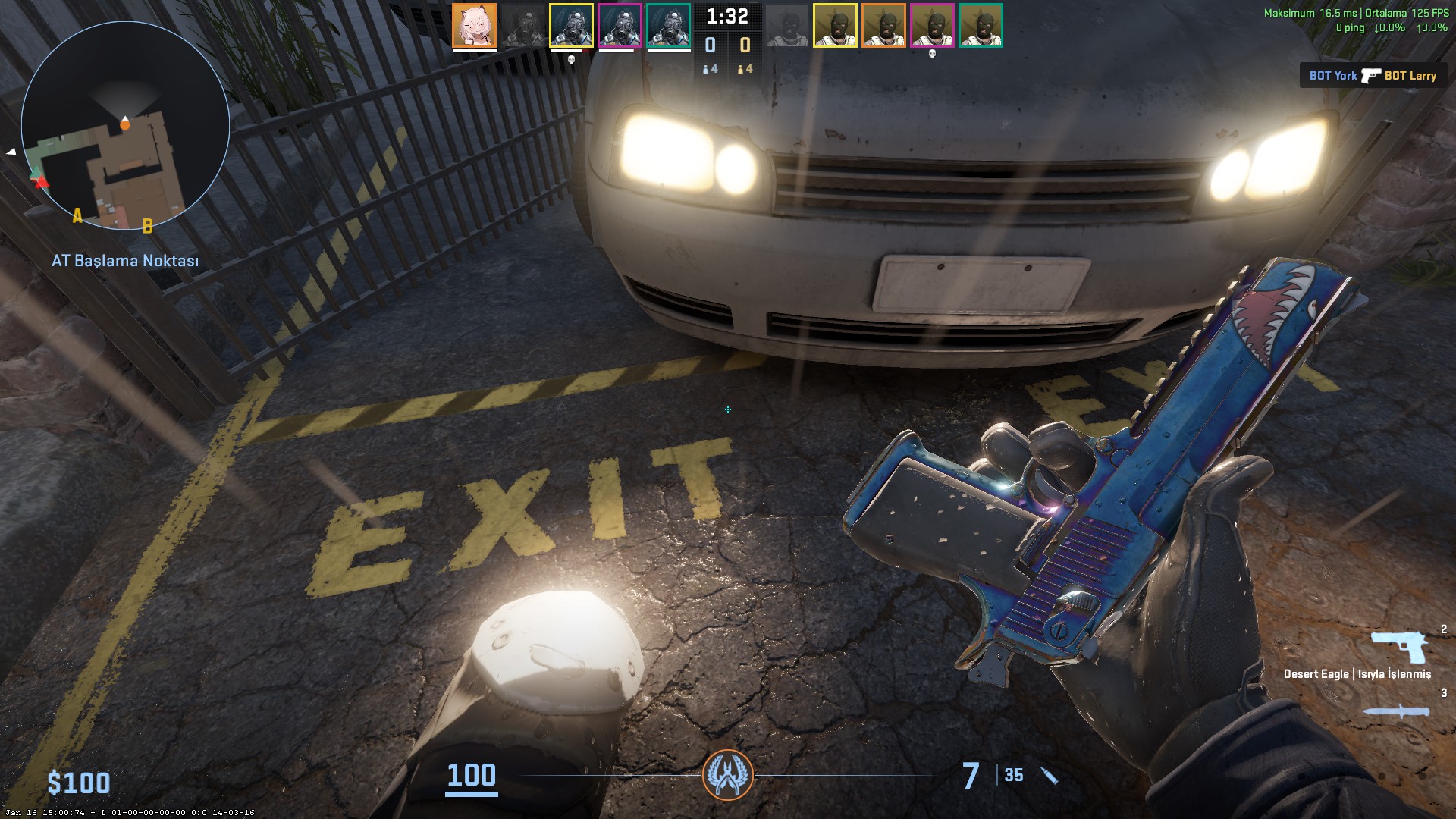The height and width of the screenshot is (819, 1456).
Task: Select the anime-girl player avatar
Action: tap(475, 25)
